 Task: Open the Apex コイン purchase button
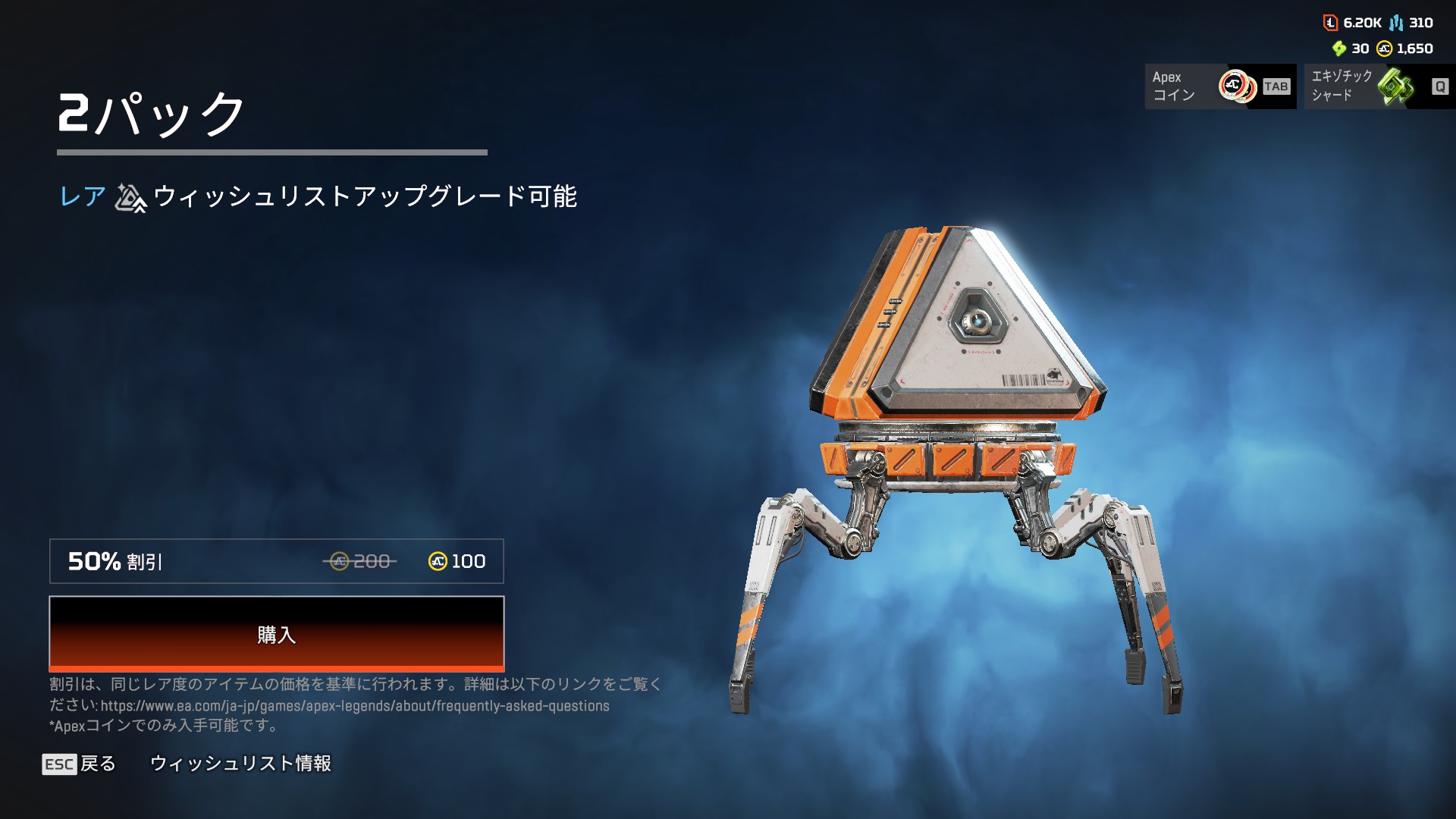pos(1219,86)
